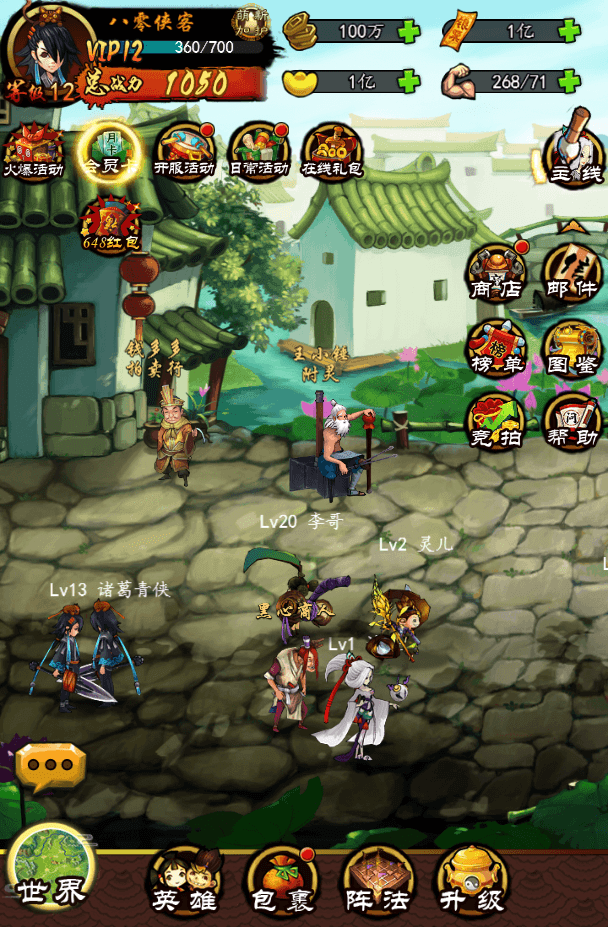The width and height of the screenshot is (608, 927).
Task: Open the 开服活动 server launch events
Action: coord(184,150)
